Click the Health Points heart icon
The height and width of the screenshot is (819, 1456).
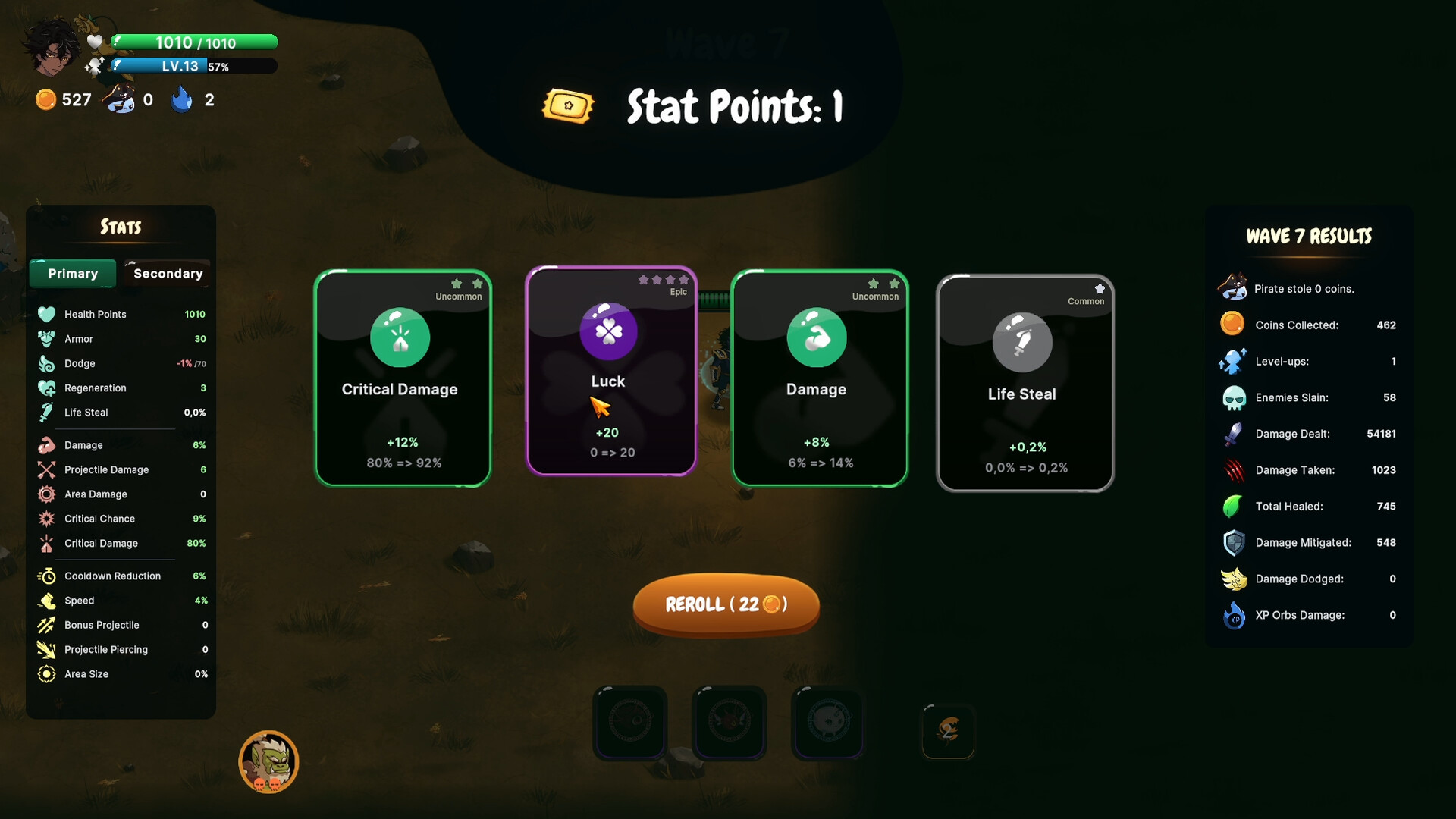click(x=47, y=314)
